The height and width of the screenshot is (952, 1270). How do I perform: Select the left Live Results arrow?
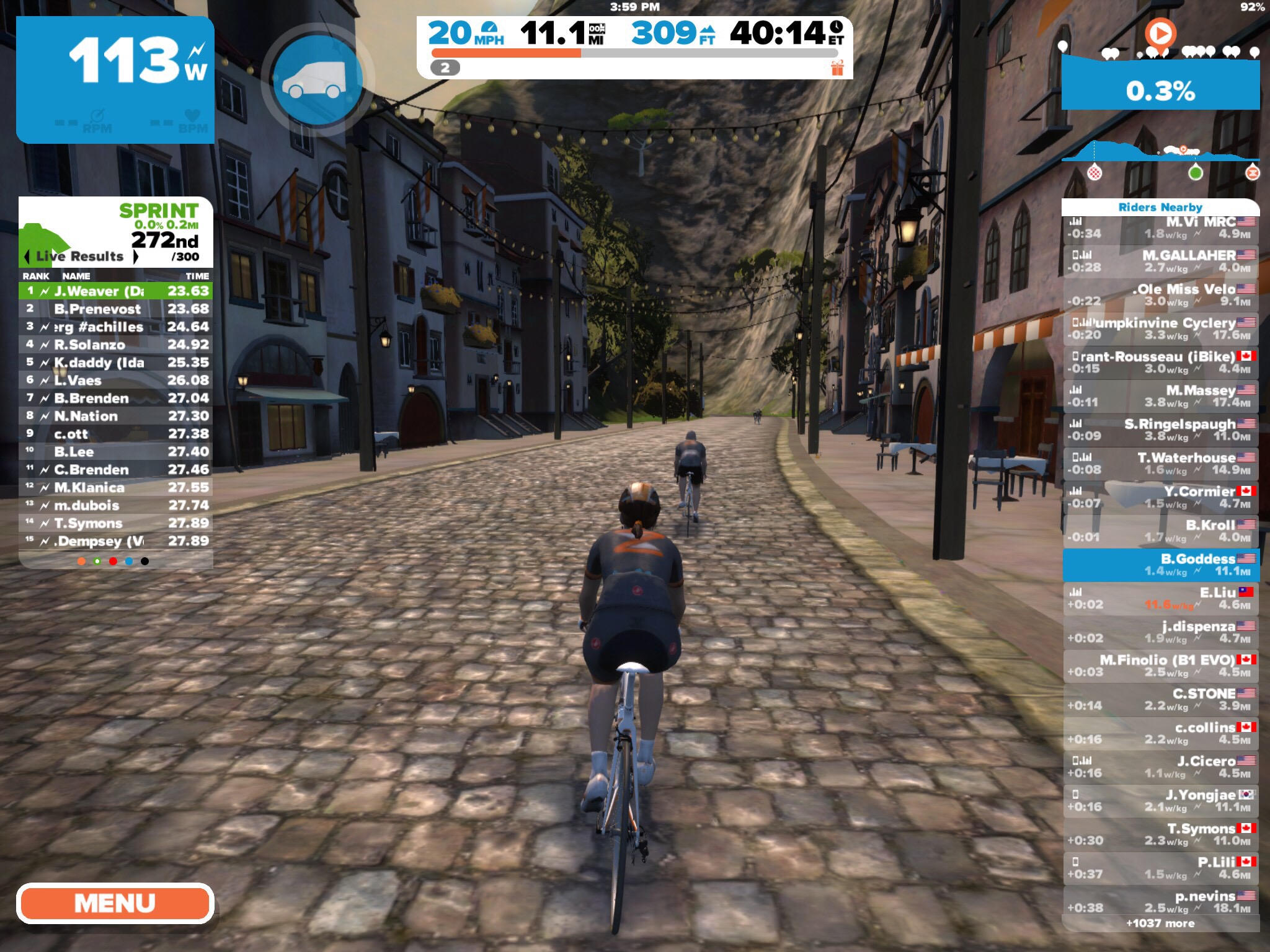pos(27,257)
